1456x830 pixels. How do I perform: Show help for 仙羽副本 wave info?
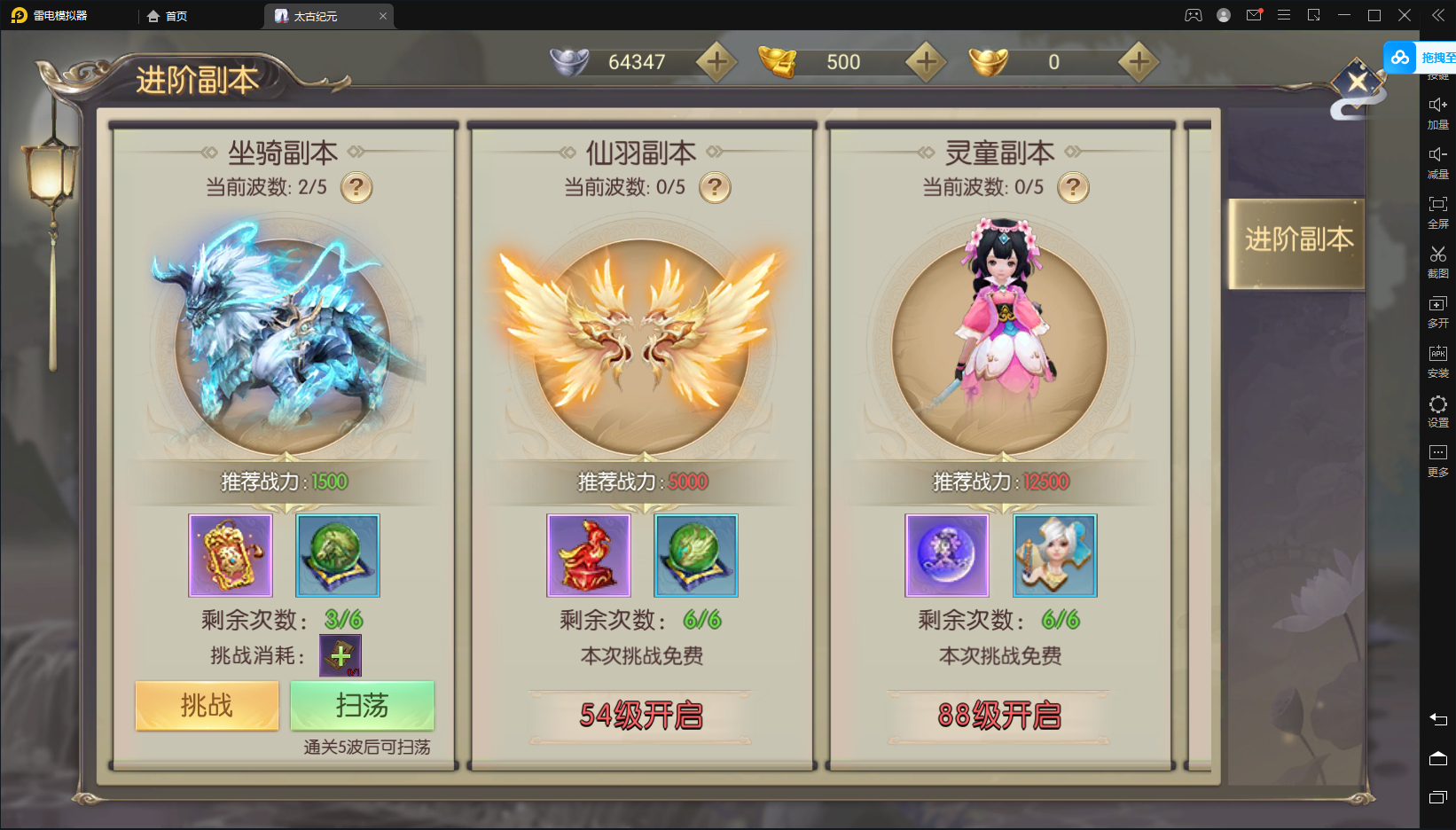pyautogui.click(x=715, y=188)
